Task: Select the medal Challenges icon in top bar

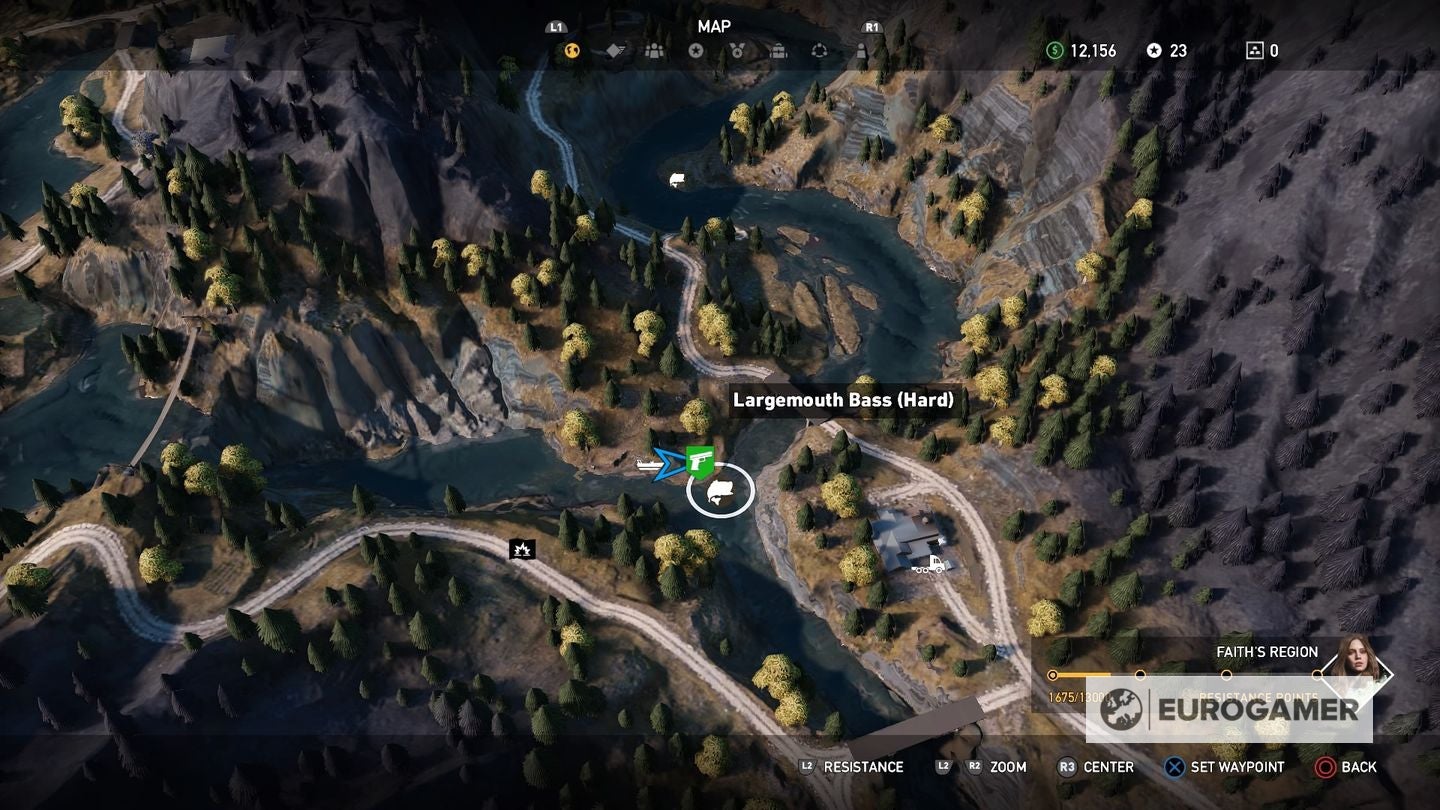Action: pos(737,51)
